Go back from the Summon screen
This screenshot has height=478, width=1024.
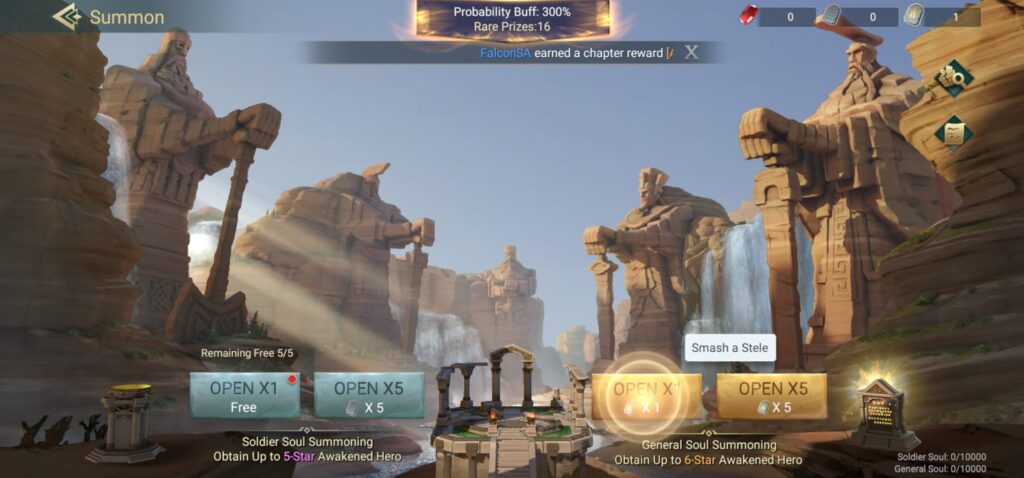(x=68, y=17)
